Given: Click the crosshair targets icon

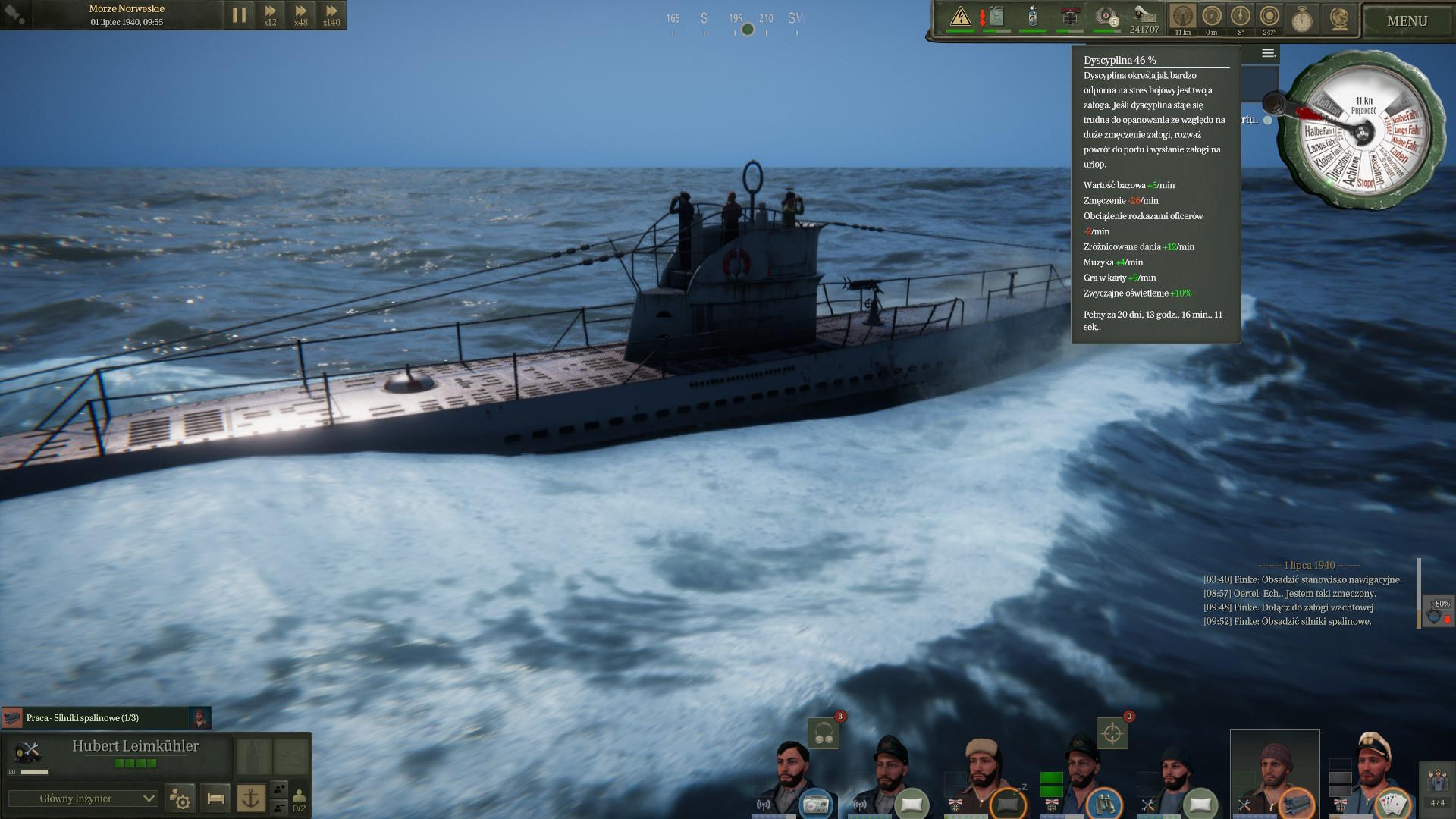Looking at the screenshot, I should [1112, 733].
